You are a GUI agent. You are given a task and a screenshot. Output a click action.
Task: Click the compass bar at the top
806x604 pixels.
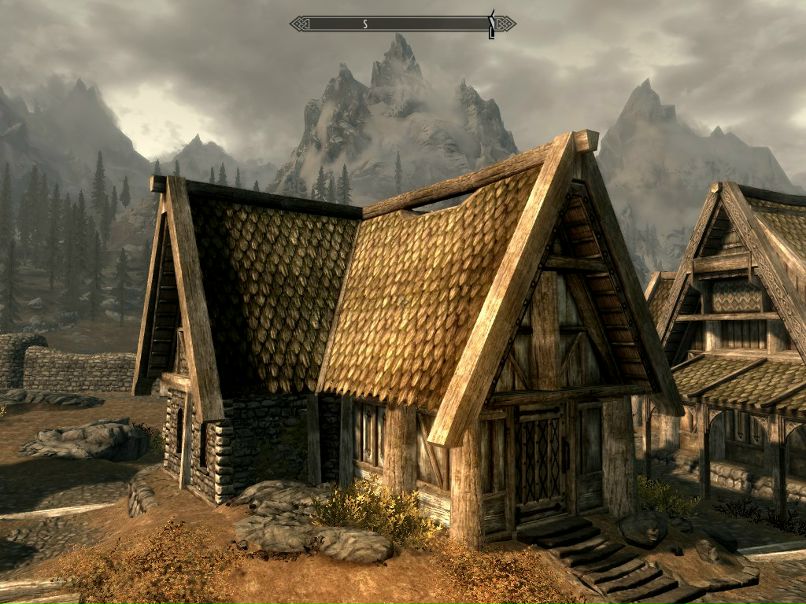click(x=402, y=23)
